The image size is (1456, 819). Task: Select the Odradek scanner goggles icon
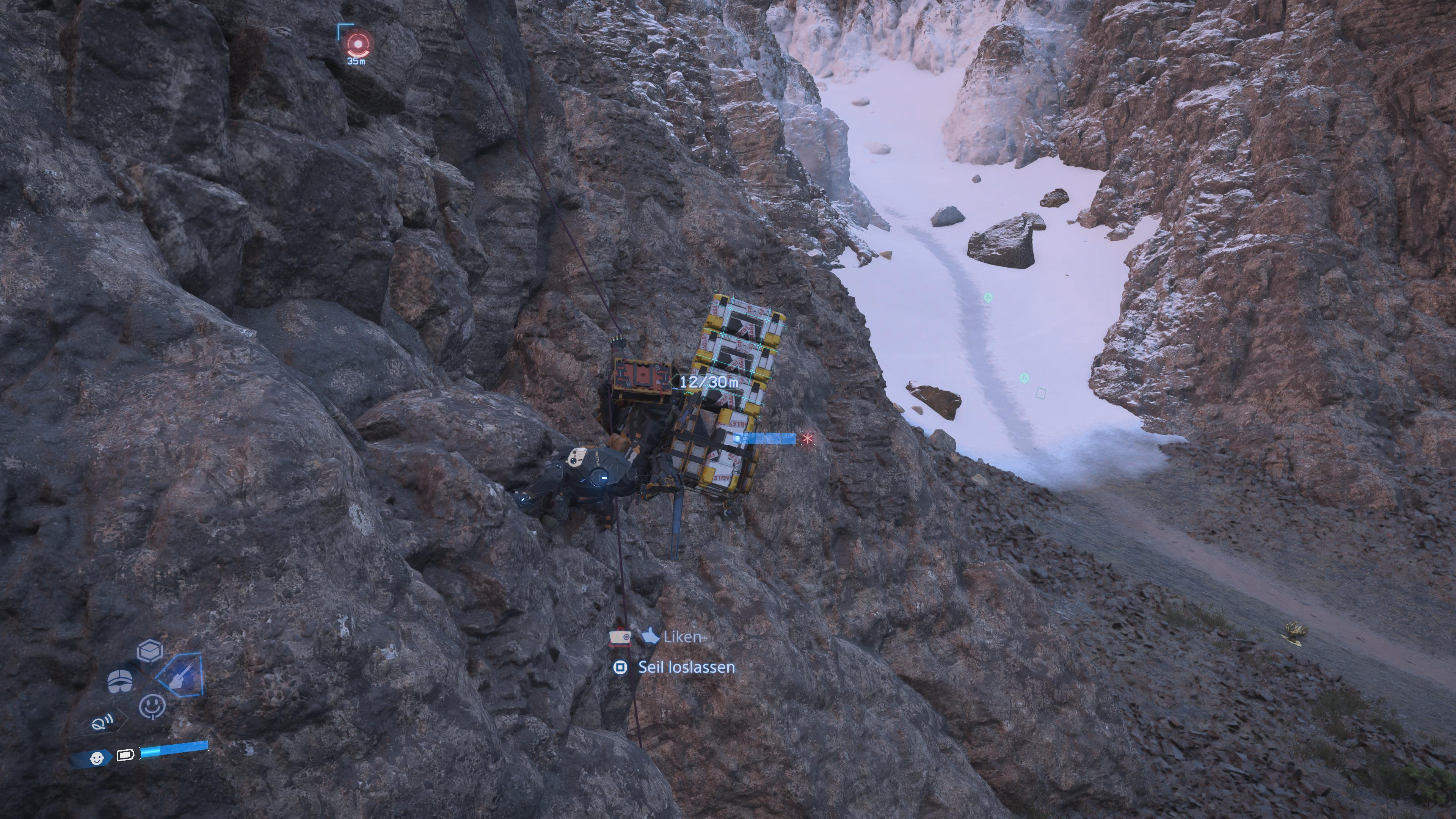click(120, 681)
